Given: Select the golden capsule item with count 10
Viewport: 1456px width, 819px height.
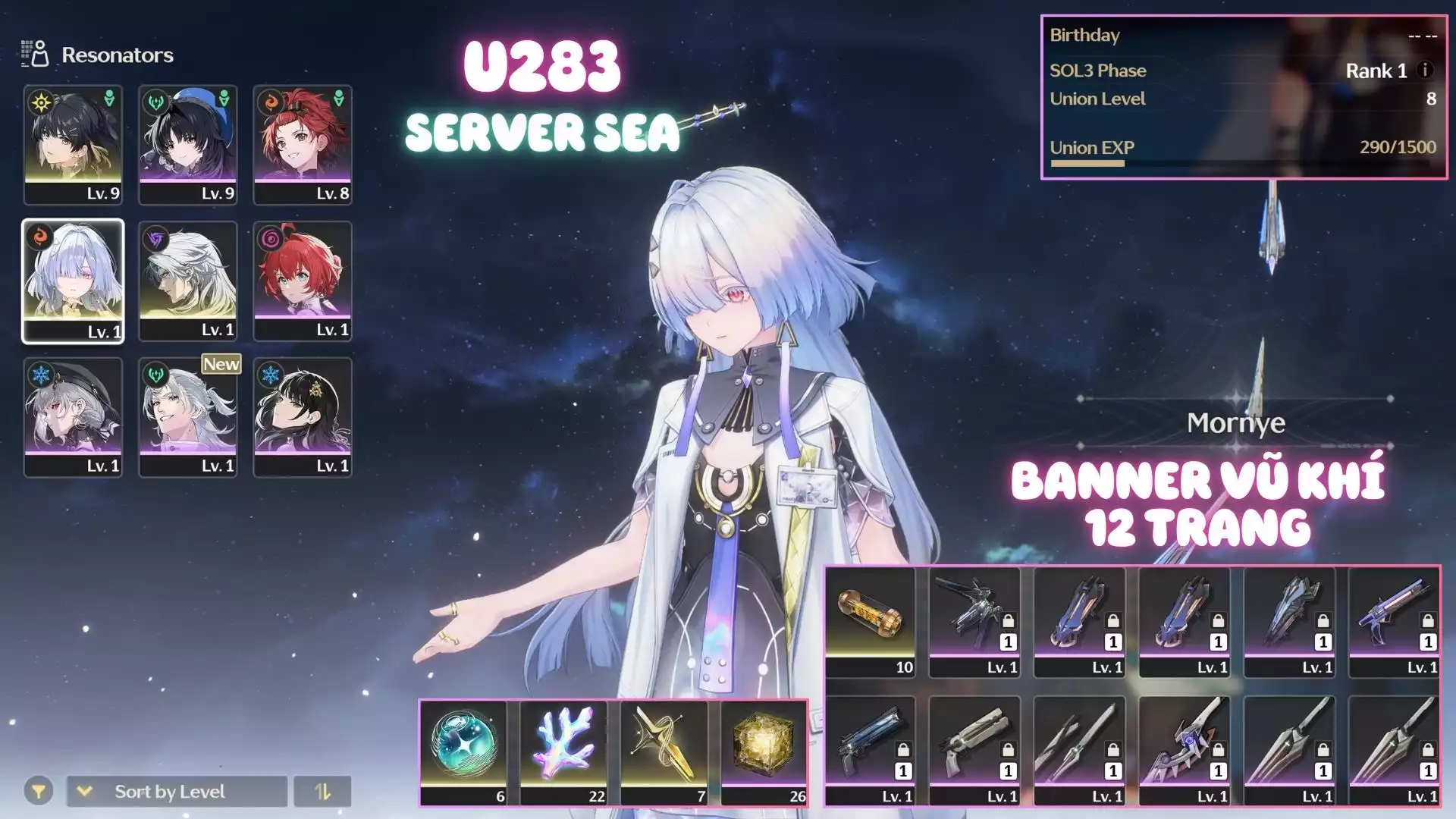Looking at the screenshot, I should tap(870, 622).
